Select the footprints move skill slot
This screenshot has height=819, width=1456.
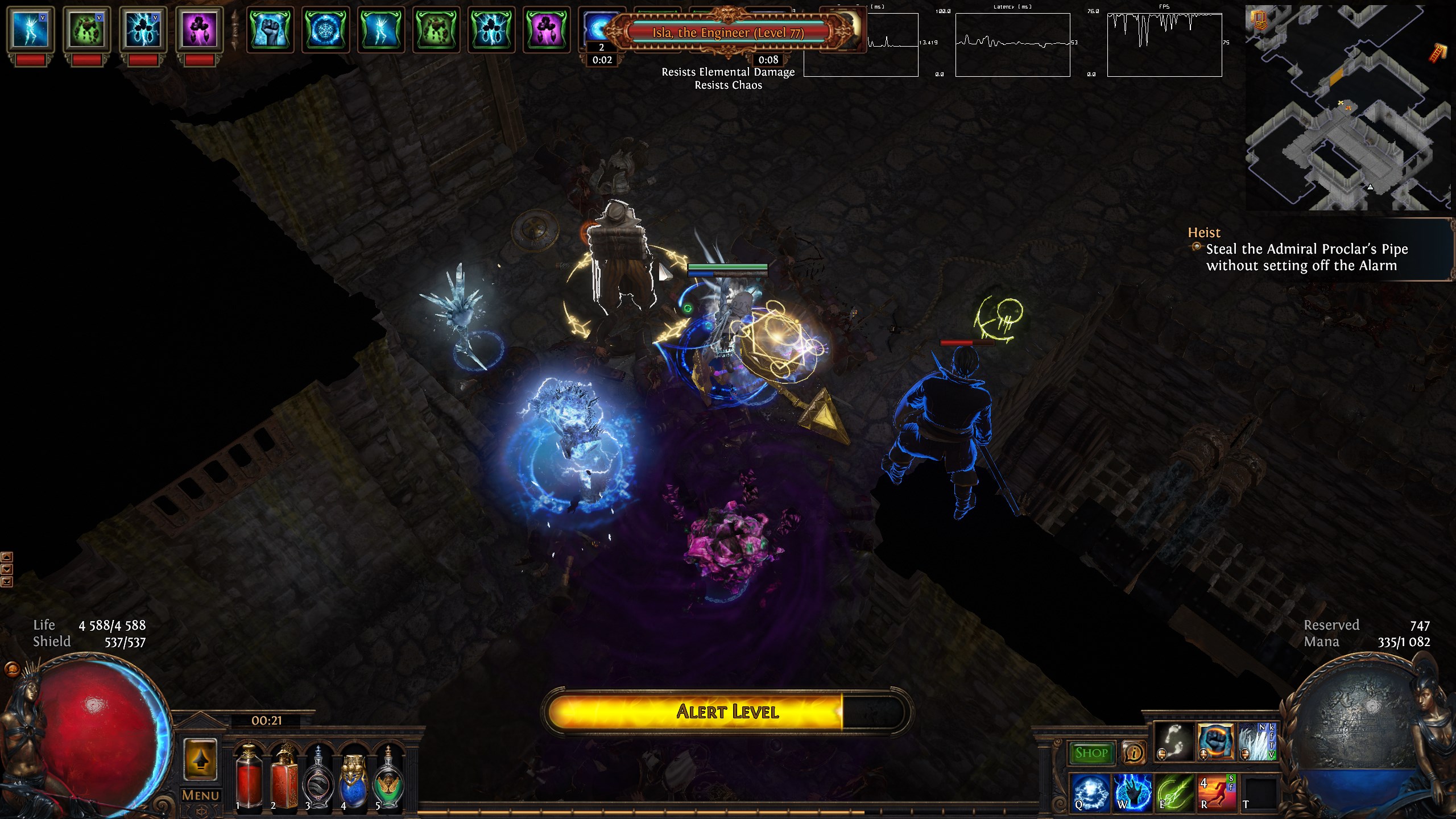[x=1174, y=742]
